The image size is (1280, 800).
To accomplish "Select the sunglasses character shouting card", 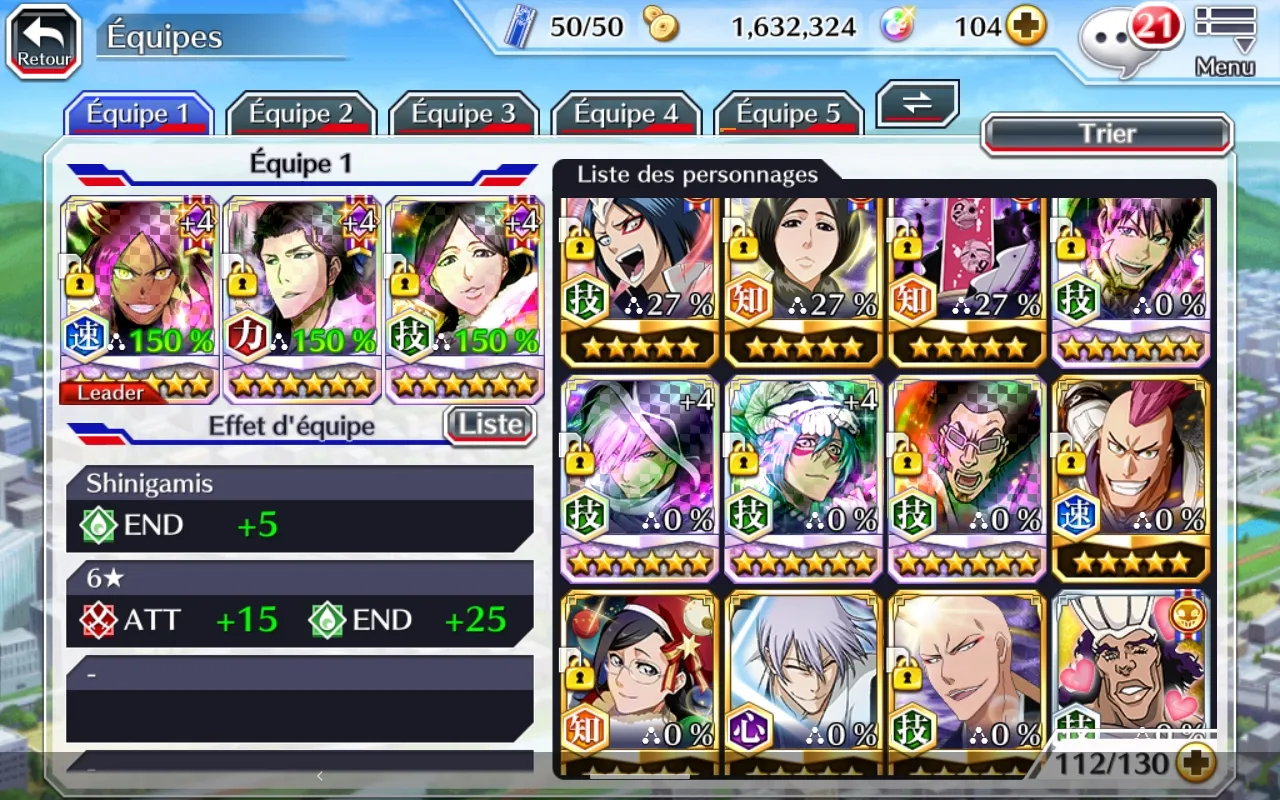I will (x=967, y=478).
